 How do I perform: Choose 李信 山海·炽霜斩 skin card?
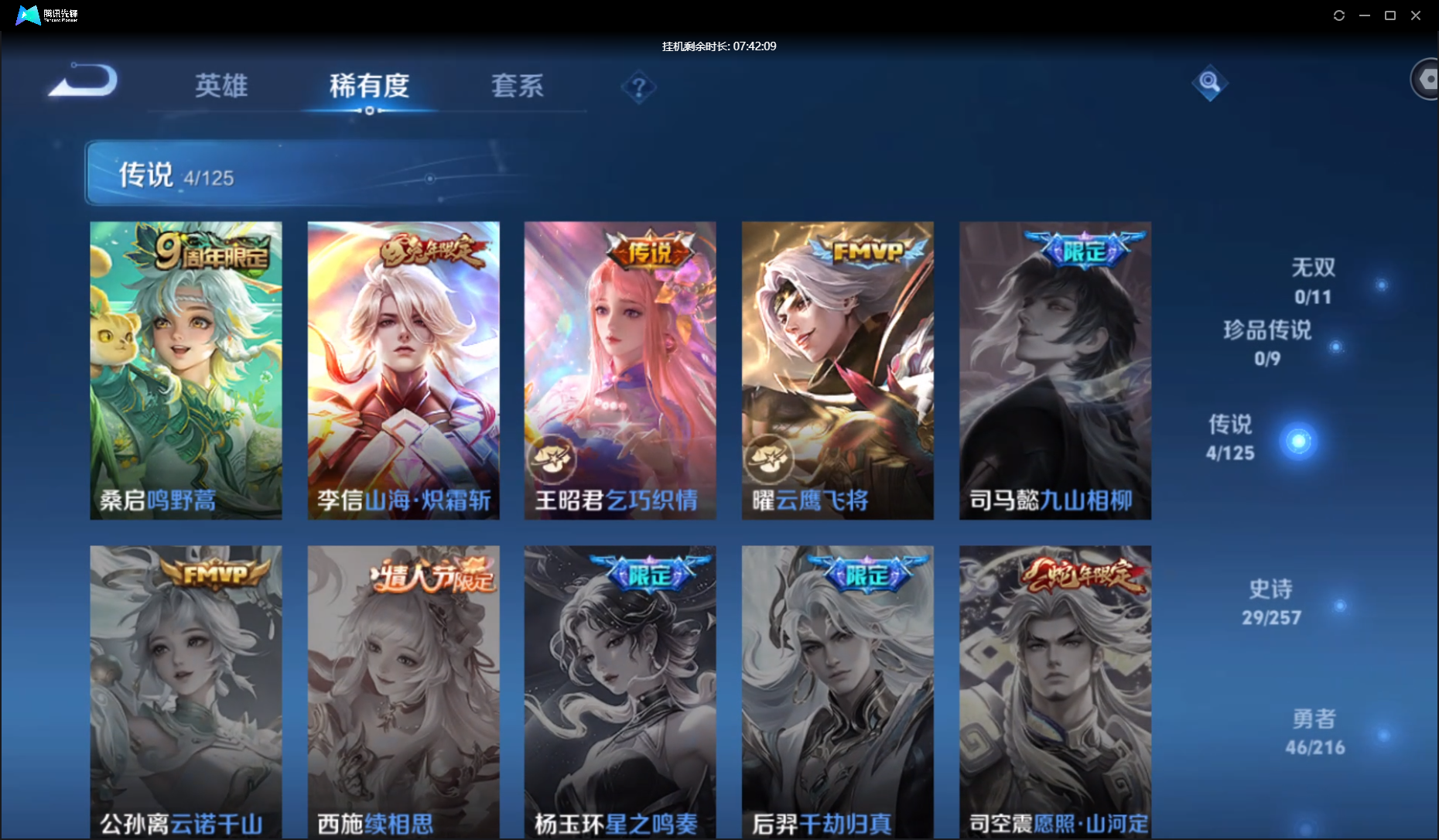pyautogui.click(x=403, y=370)
